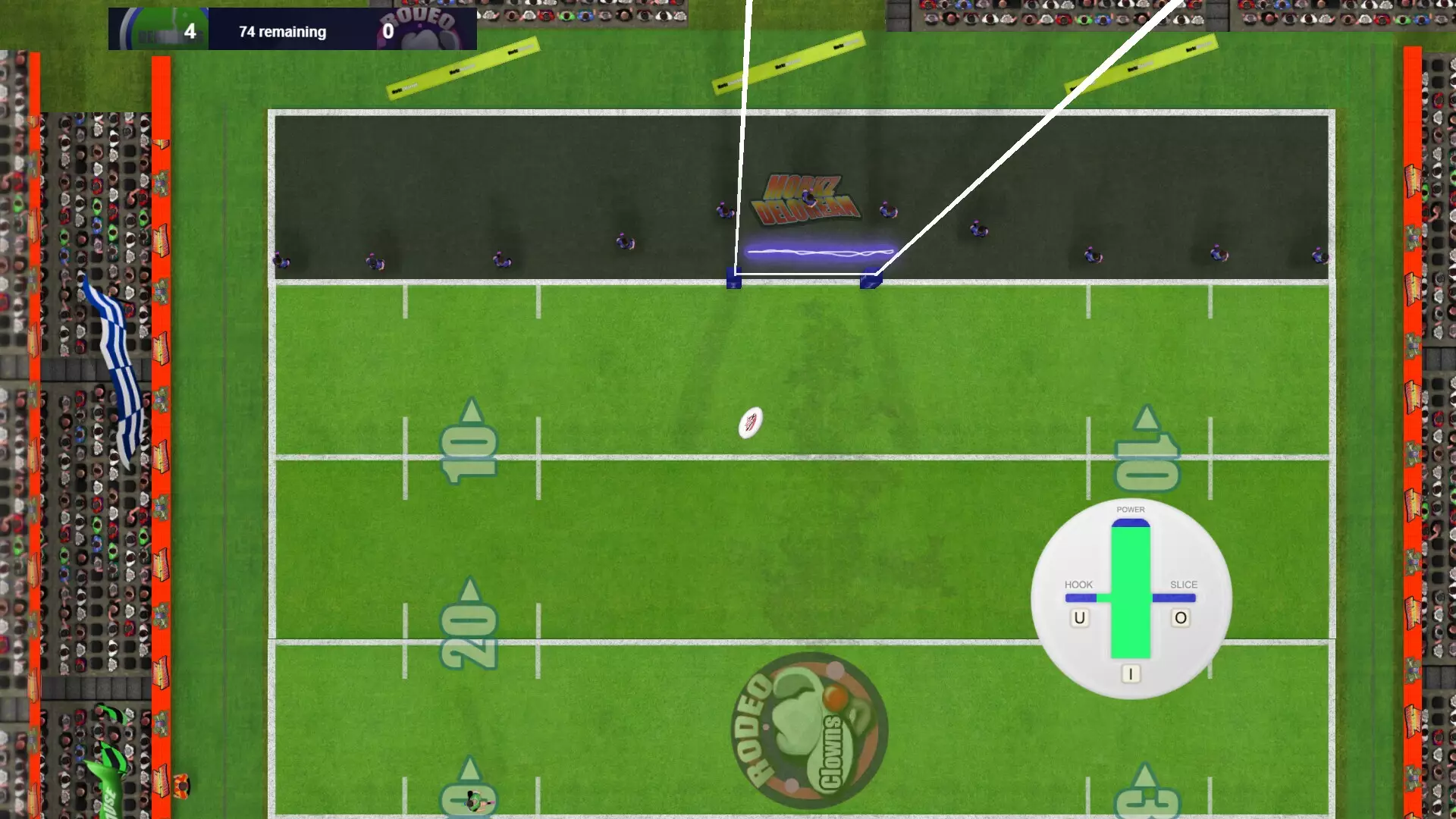Image resolution: width=1456 pixels, height=819 pixels.
Task: Select the "74 remaining" counter
Action: tap(281, 31)
